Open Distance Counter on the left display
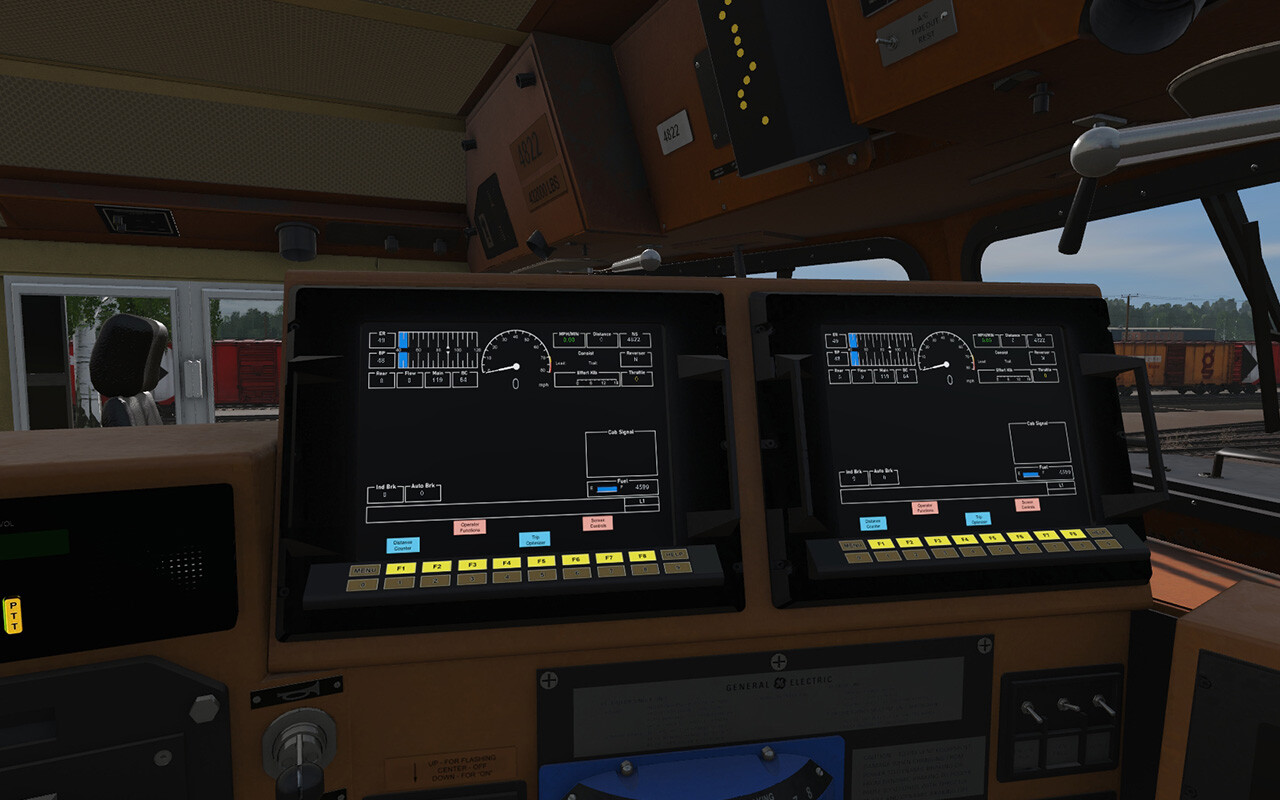 tap(402, 544)
